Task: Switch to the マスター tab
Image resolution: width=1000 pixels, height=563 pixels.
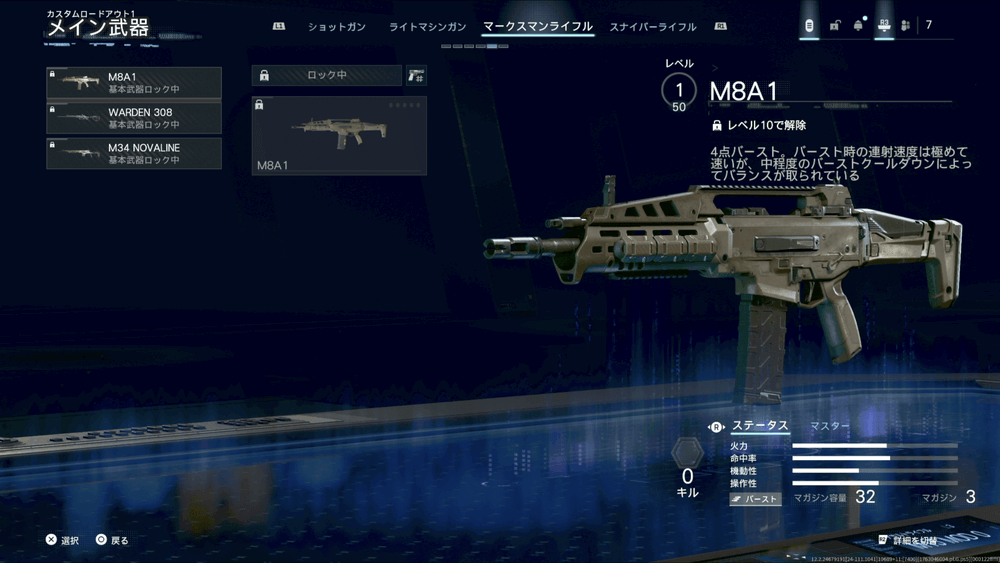Action: 829,426
